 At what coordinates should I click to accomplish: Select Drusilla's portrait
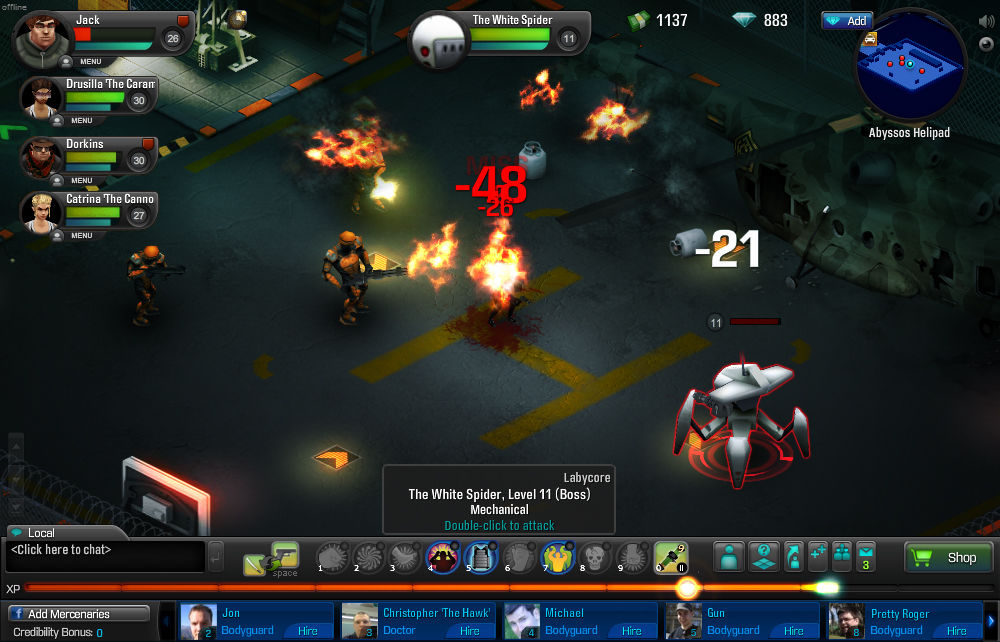[x=42, y=98]
